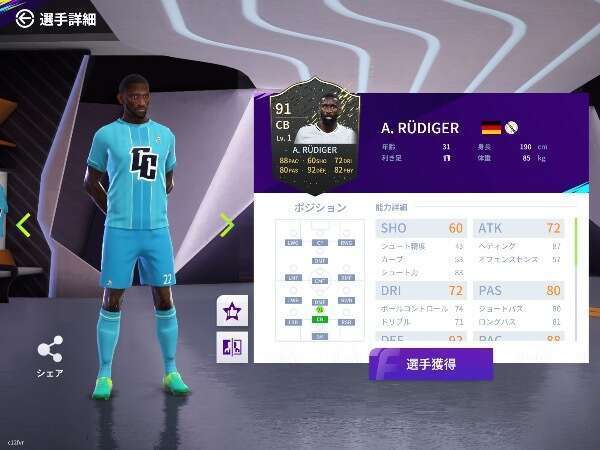Image resolution: width=600 pixels, height=450 pixels.
Task: Tap the 選手獲得 button
Action: (431, 364)
